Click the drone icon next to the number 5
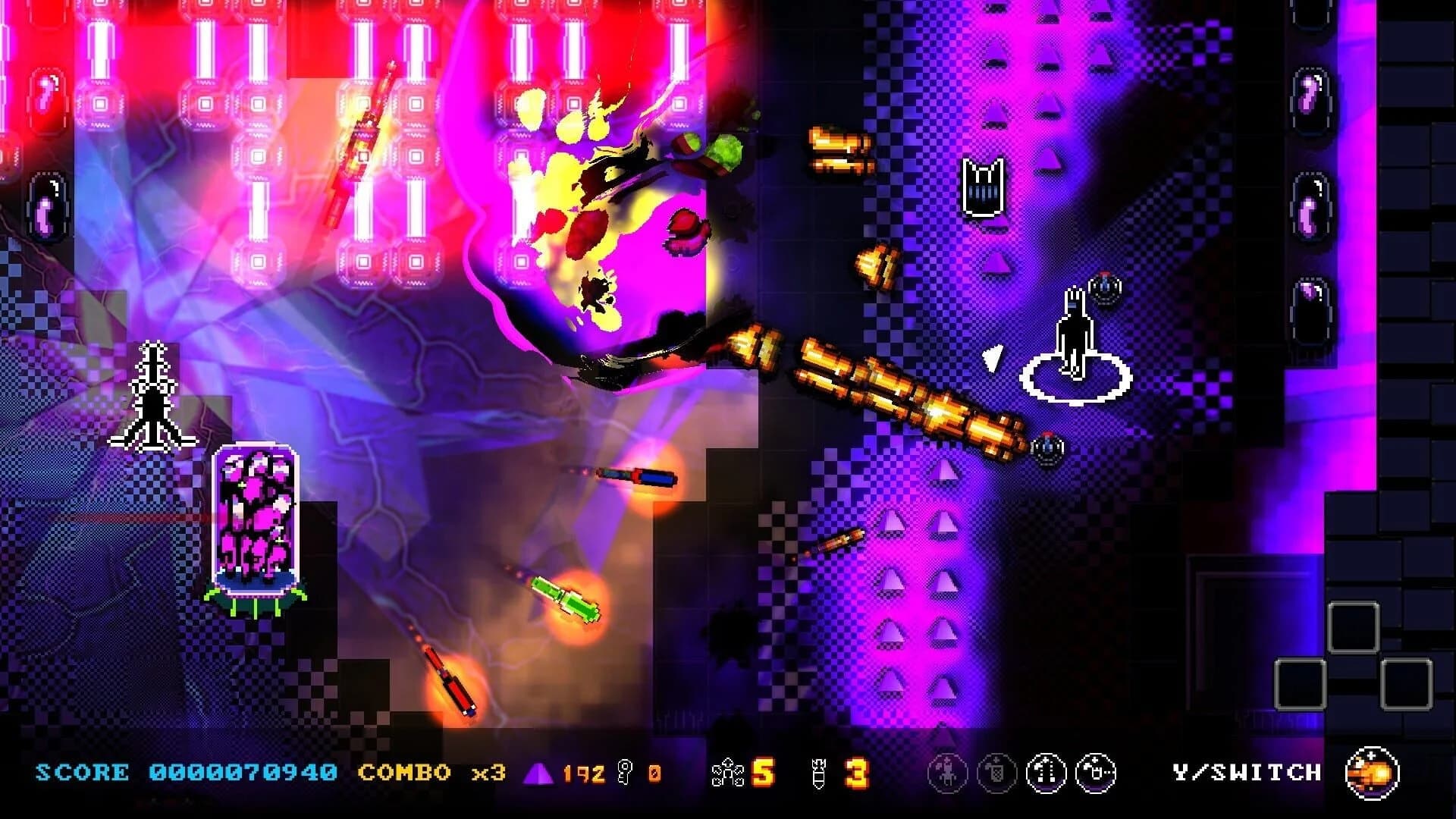Screen dimensions: 1456x819 (x=730, y=771)
